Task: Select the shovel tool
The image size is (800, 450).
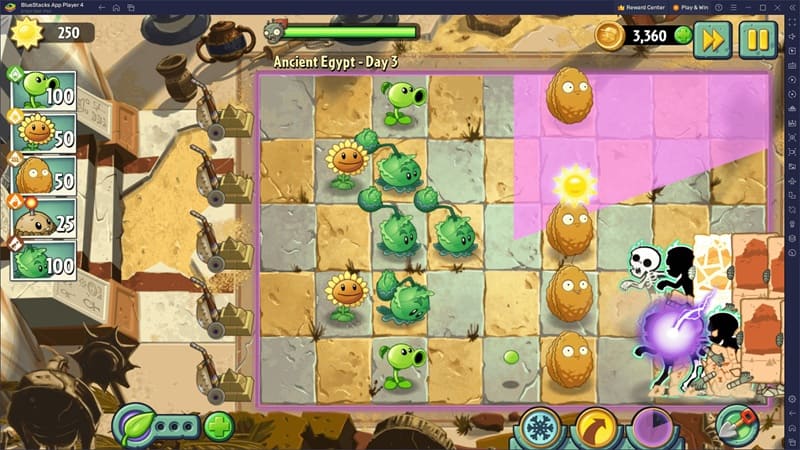Action: tap(737, 424)
